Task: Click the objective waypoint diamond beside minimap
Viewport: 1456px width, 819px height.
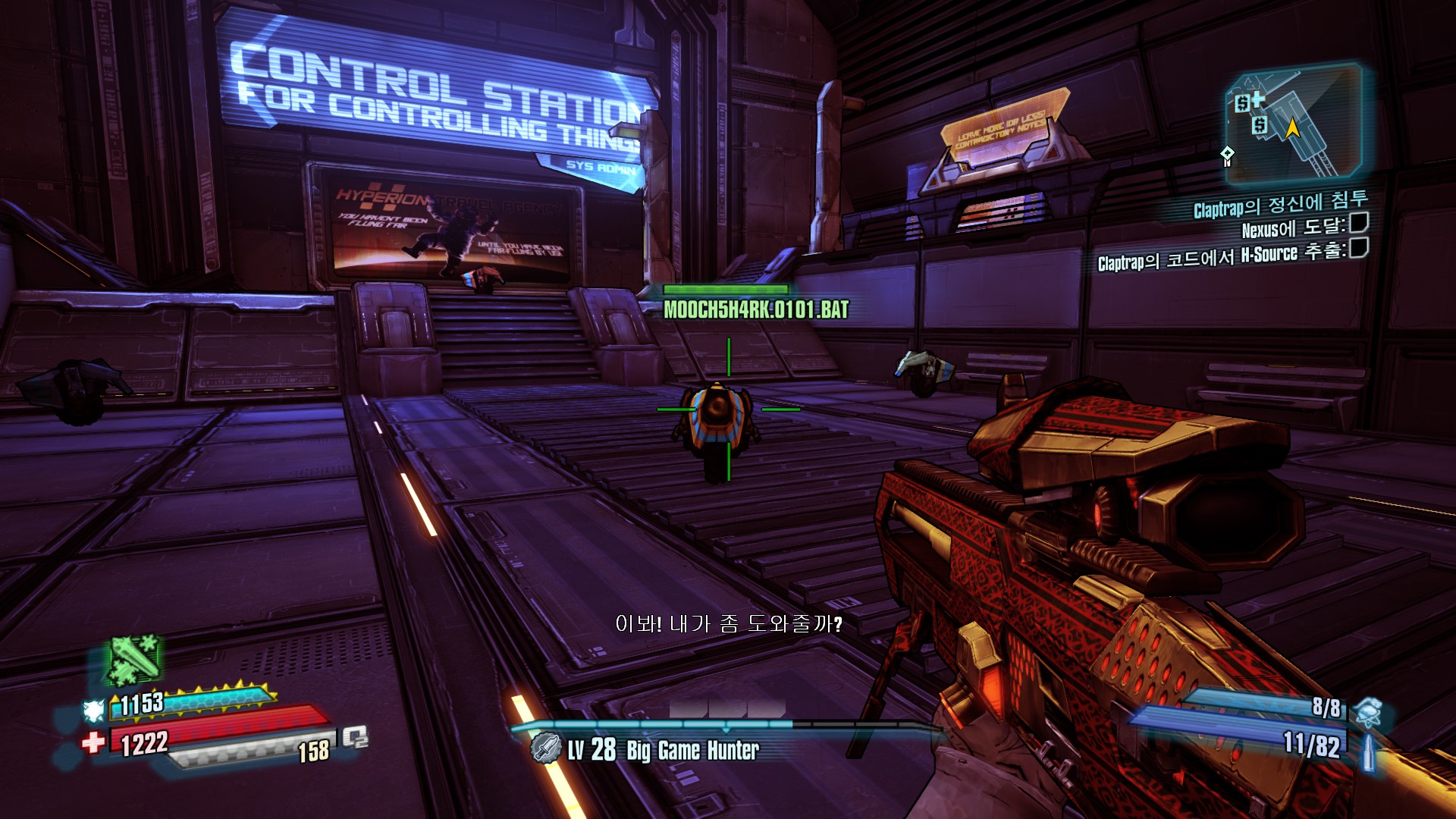Action: [x=1227, y=155]
